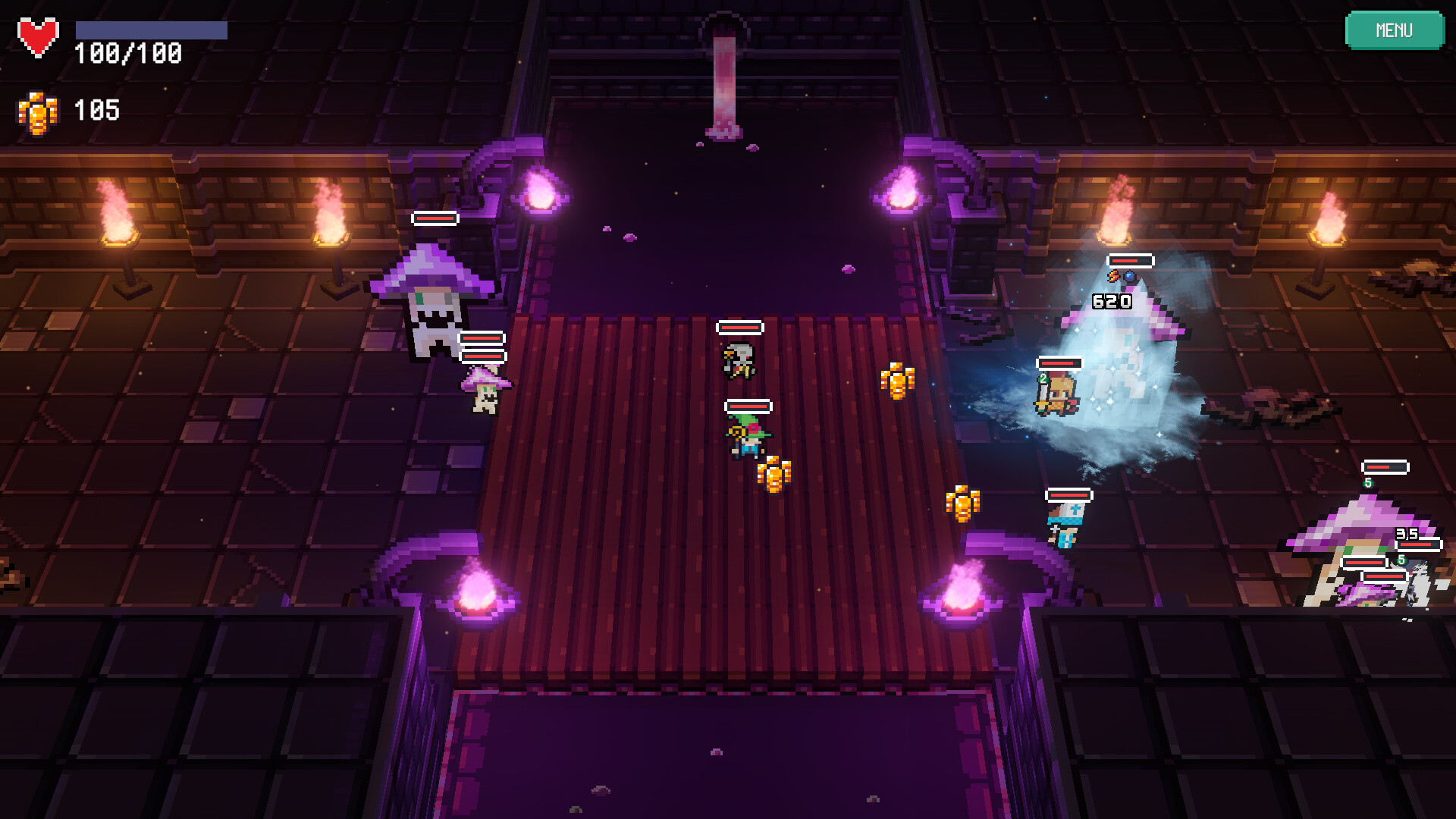Click the red heart health icon
The height and width of the screenshot is (819, 1456).
[38, 33]
